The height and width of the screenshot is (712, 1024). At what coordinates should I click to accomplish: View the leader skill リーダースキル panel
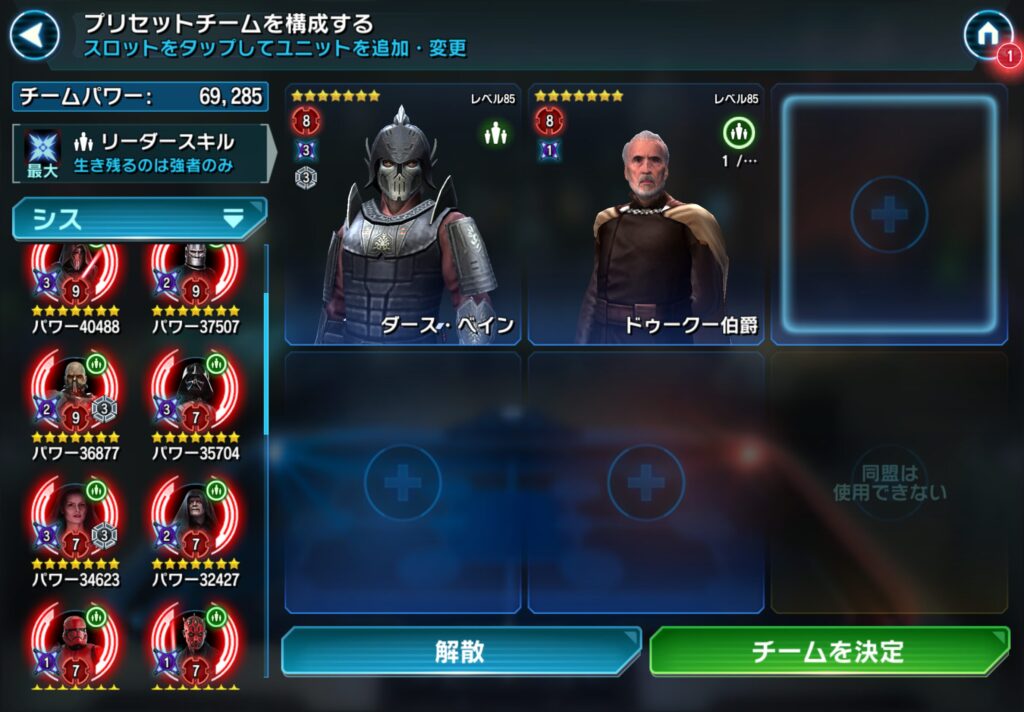(x=140, y=153)
